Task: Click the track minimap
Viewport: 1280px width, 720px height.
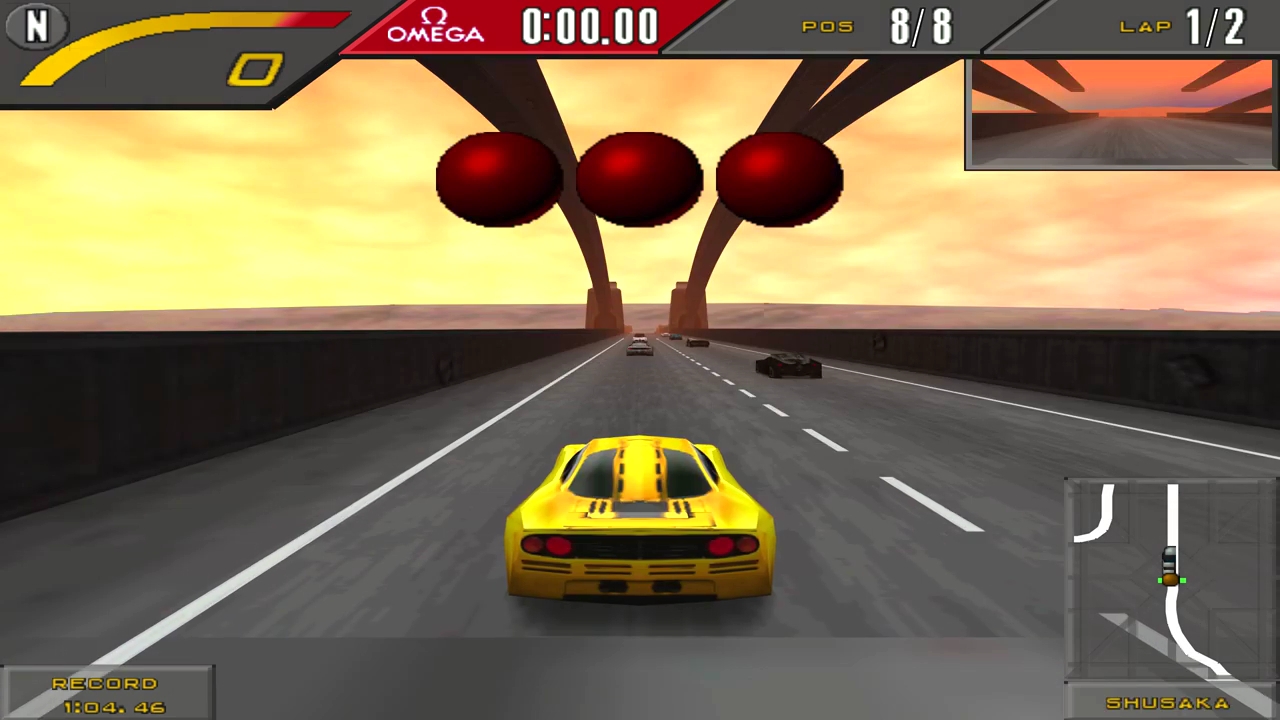Action: pos(1168,580)
